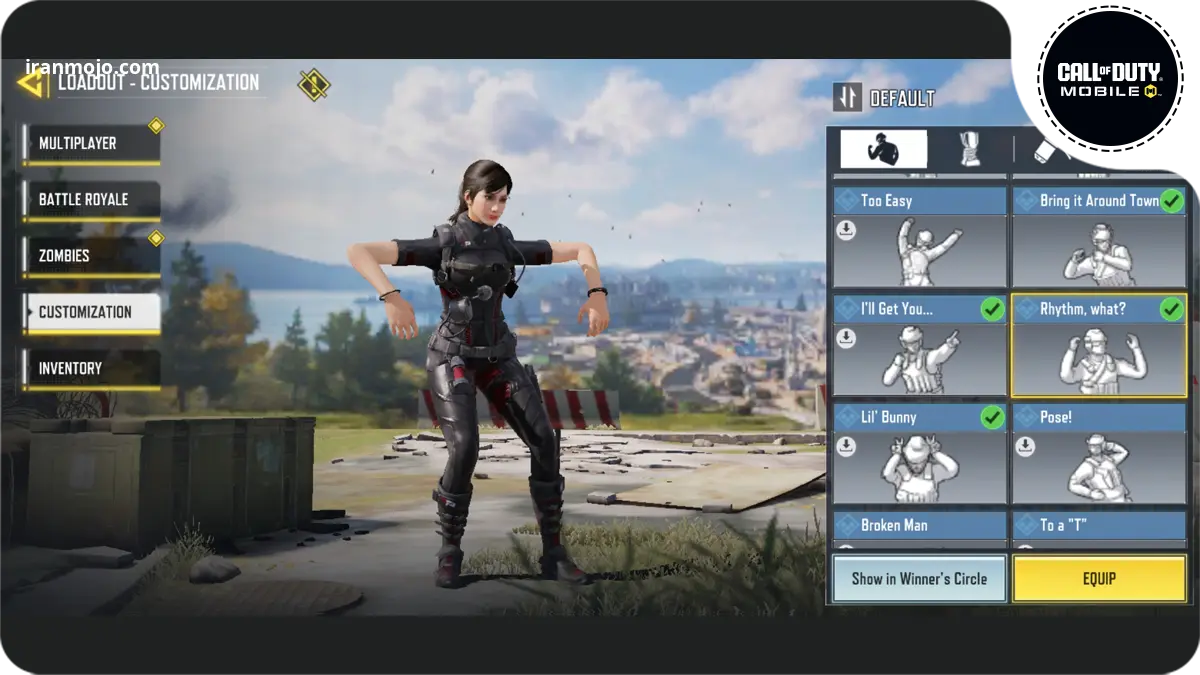This screenshot has height=675, width=1200.
Task: Click the DEFAULT sort button
Action: [x=885, y=98]
